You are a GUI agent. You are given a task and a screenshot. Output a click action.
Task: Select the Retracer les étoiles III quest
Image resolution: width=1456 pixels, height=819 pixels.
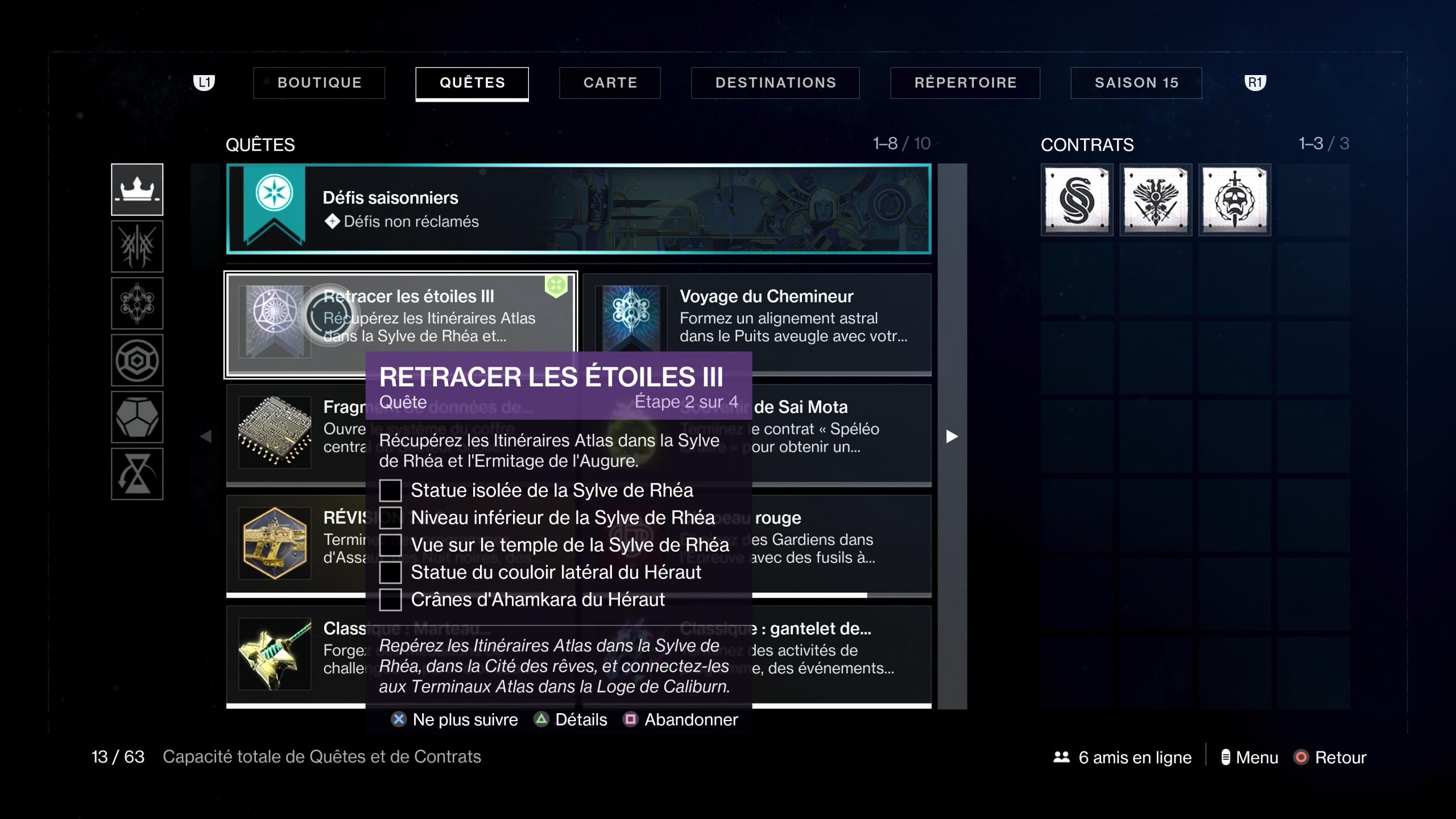click(401, 316)
